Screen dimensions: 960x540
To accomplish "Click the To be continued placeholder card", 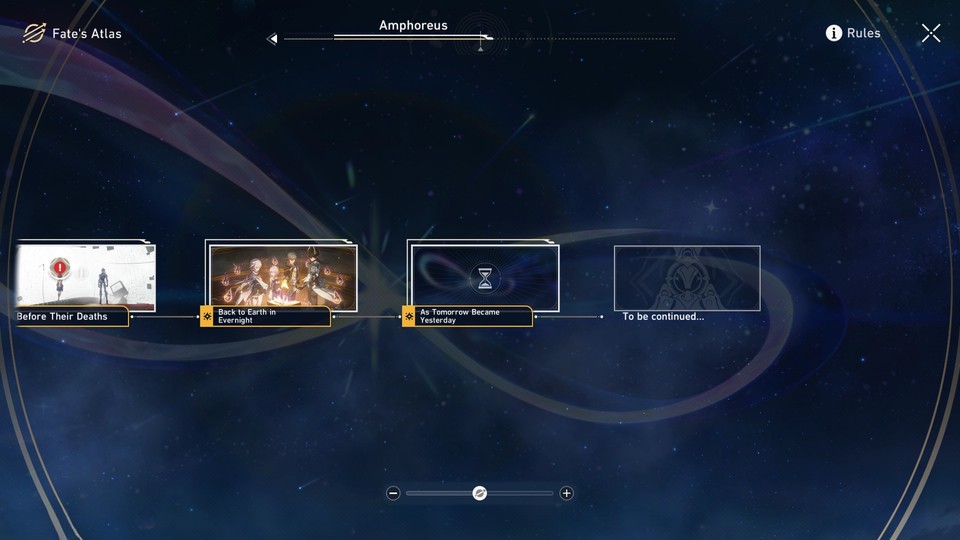I will point(687,279).
